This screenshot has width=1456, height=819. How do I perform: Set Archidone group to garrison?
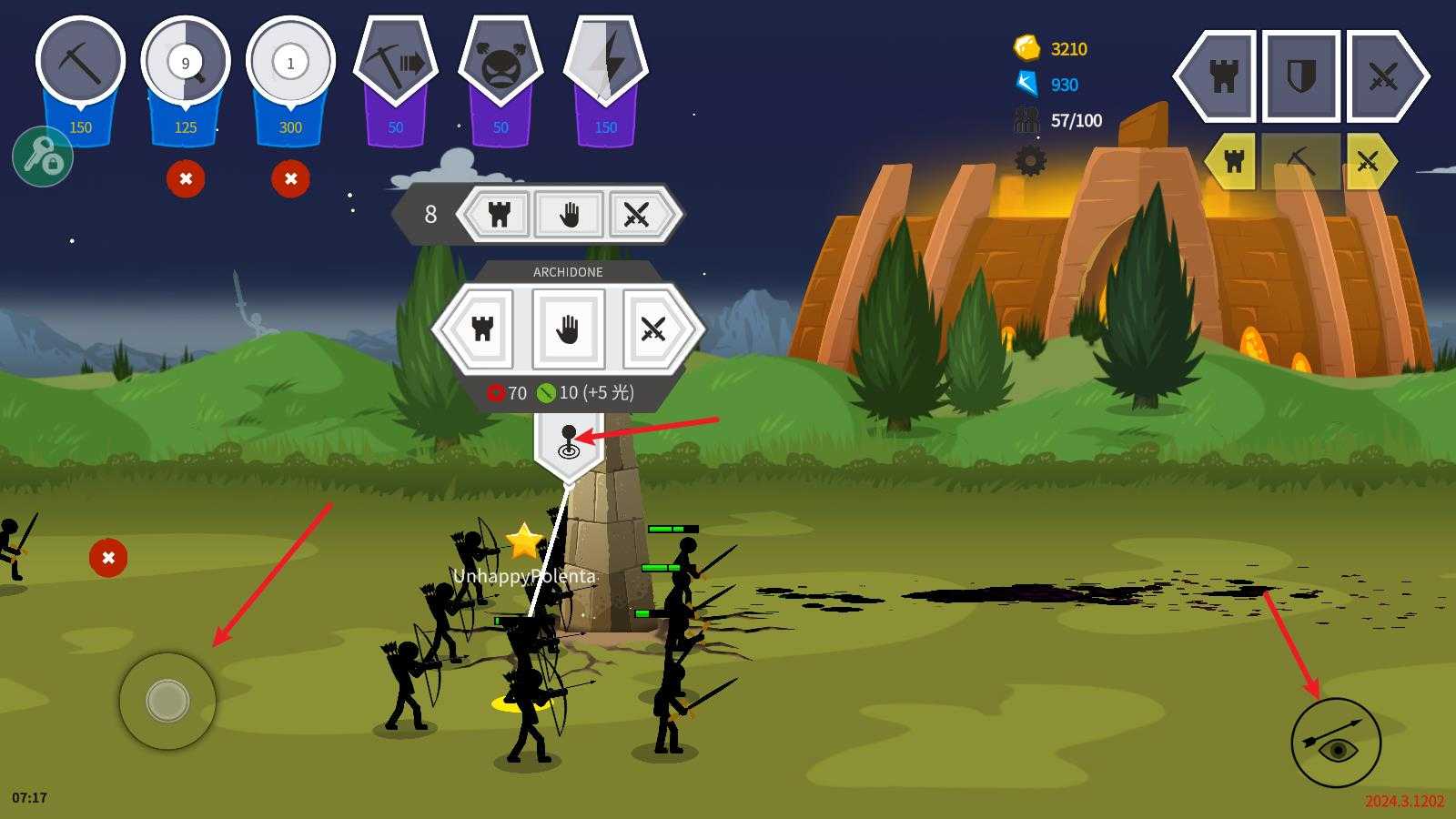tap(482, 329)
